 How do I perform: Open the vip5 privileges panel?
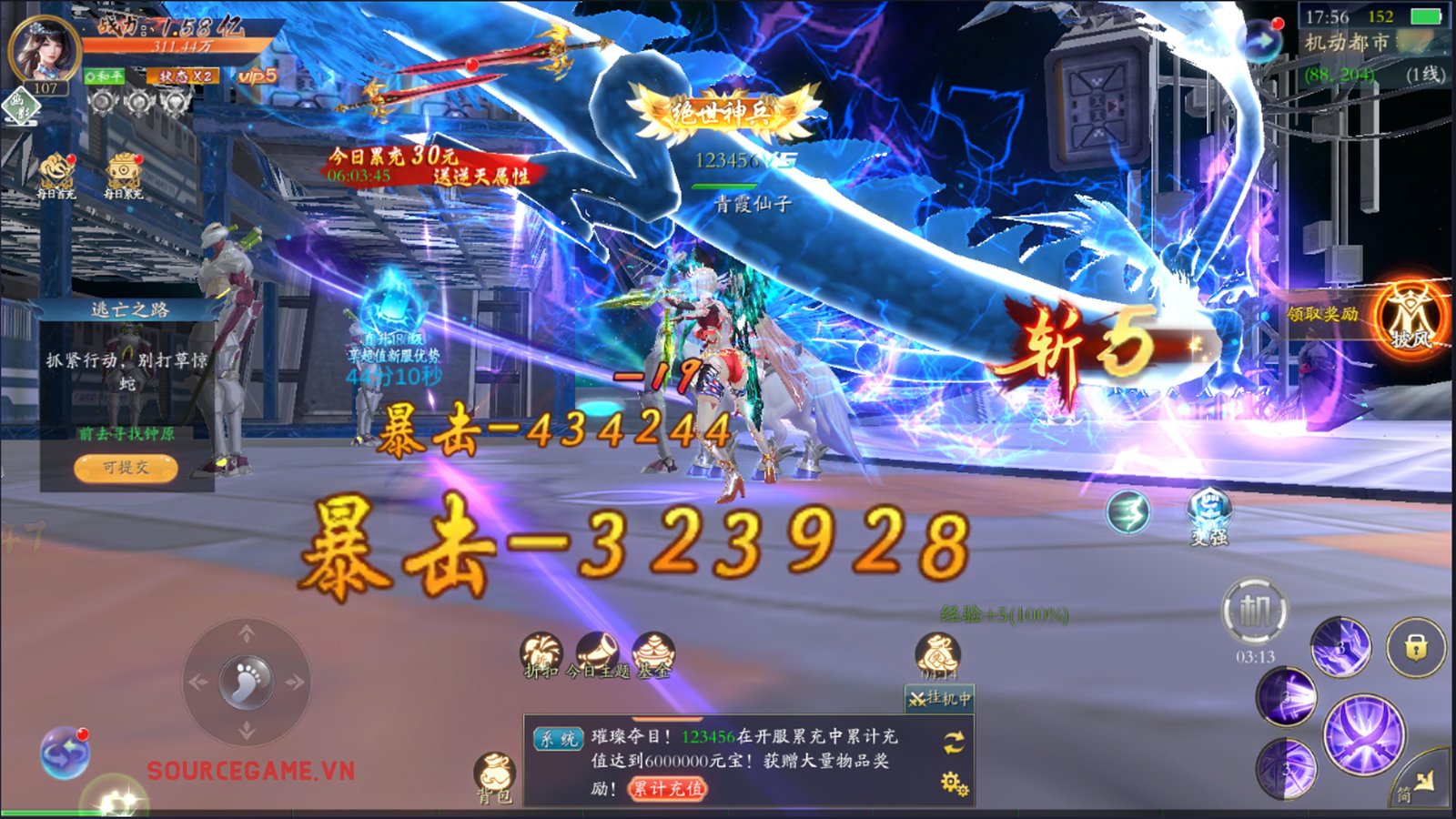tap(258, 76)
